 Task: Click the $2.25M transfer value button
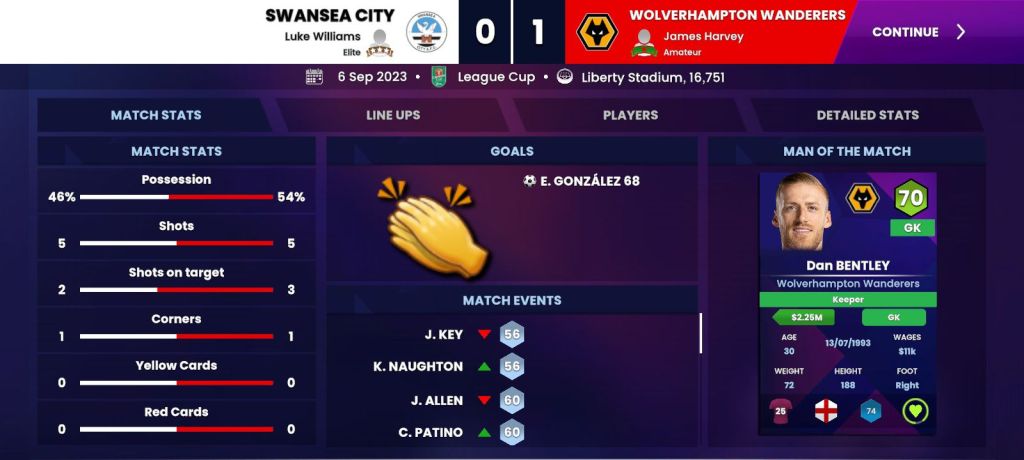(805, 318)
